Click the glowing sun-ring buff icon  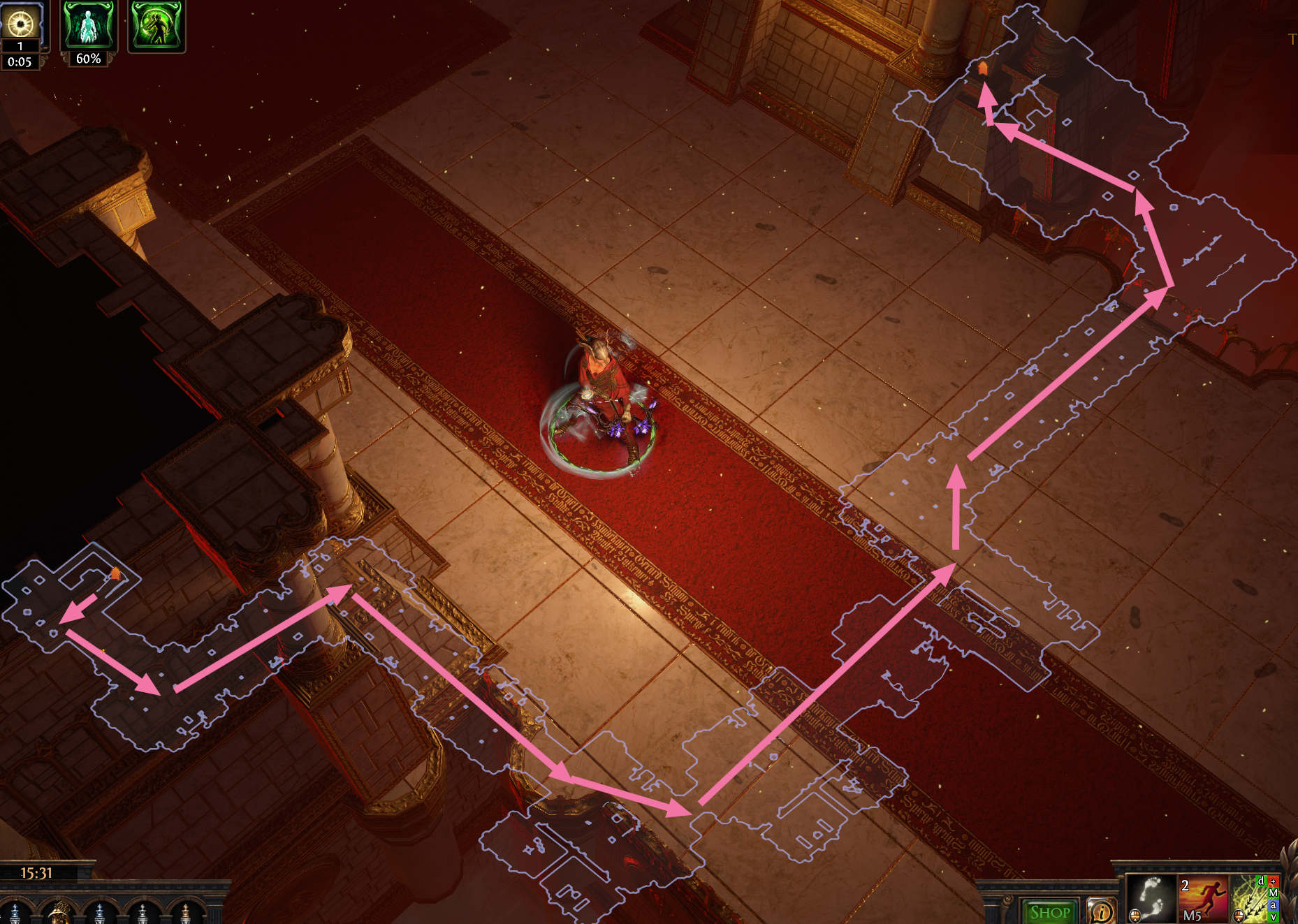[x=22, y=24]
